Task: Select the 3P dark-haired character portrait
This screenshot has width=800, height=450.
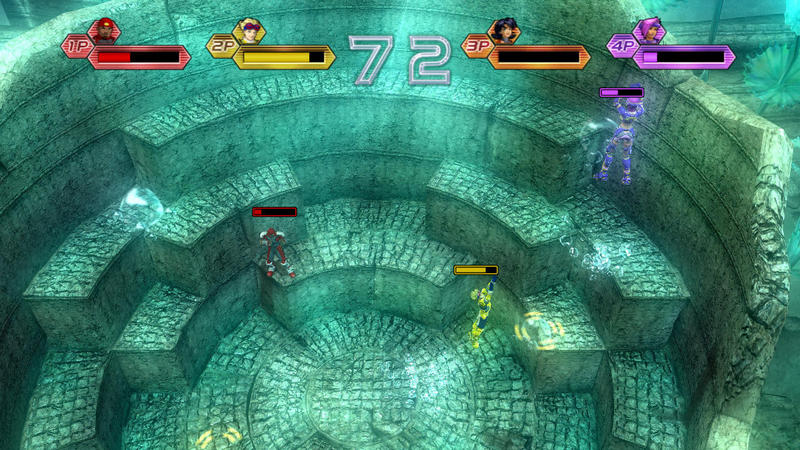Action: coord(505,30)
